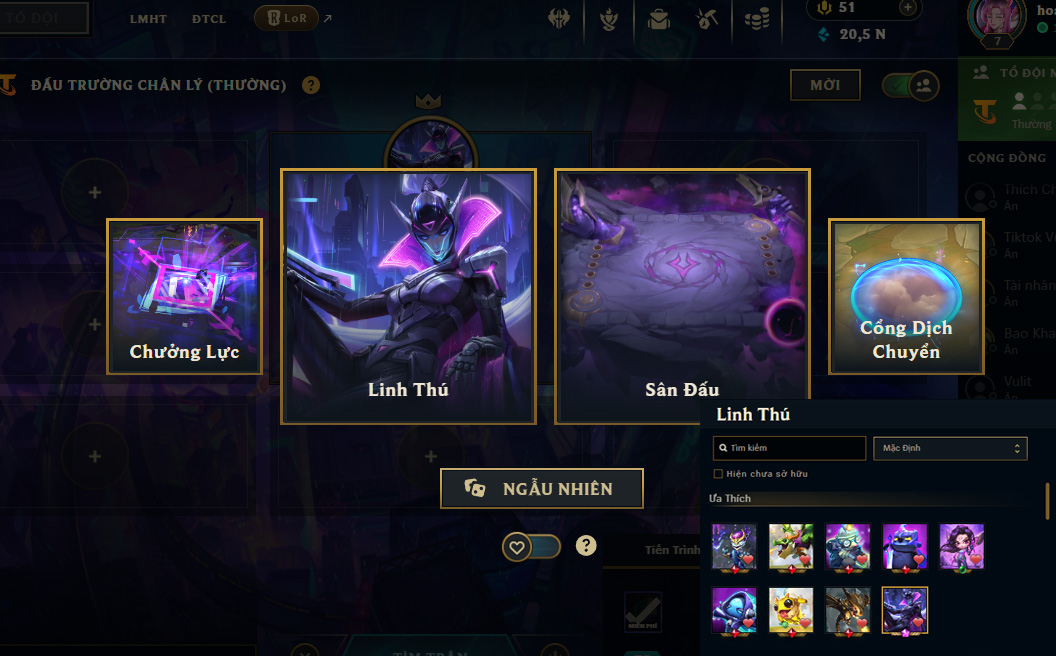Select the blue hooded little legend
The image size is (1056, 656).
[734, 610]
